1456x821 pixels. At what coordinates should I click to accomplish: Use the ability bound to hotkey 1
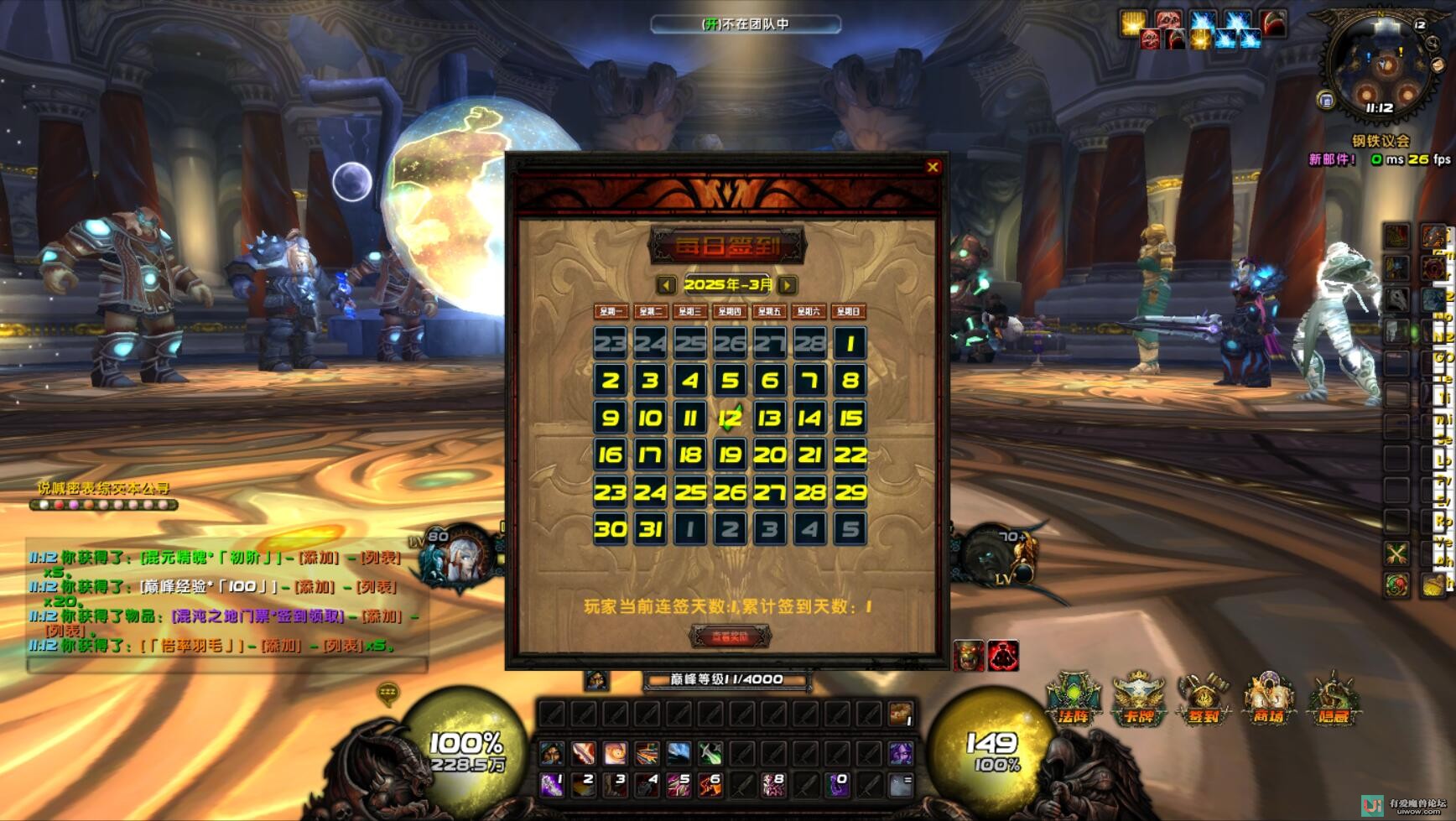552,785
